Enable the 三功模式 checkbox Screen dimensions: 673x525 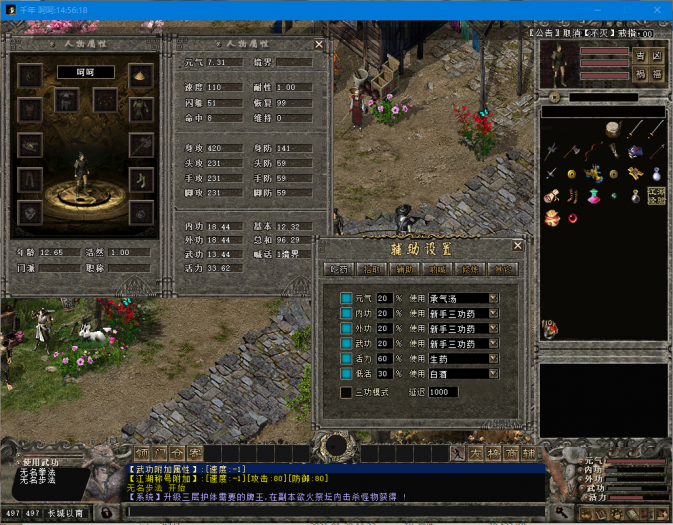tap(346, 392)
